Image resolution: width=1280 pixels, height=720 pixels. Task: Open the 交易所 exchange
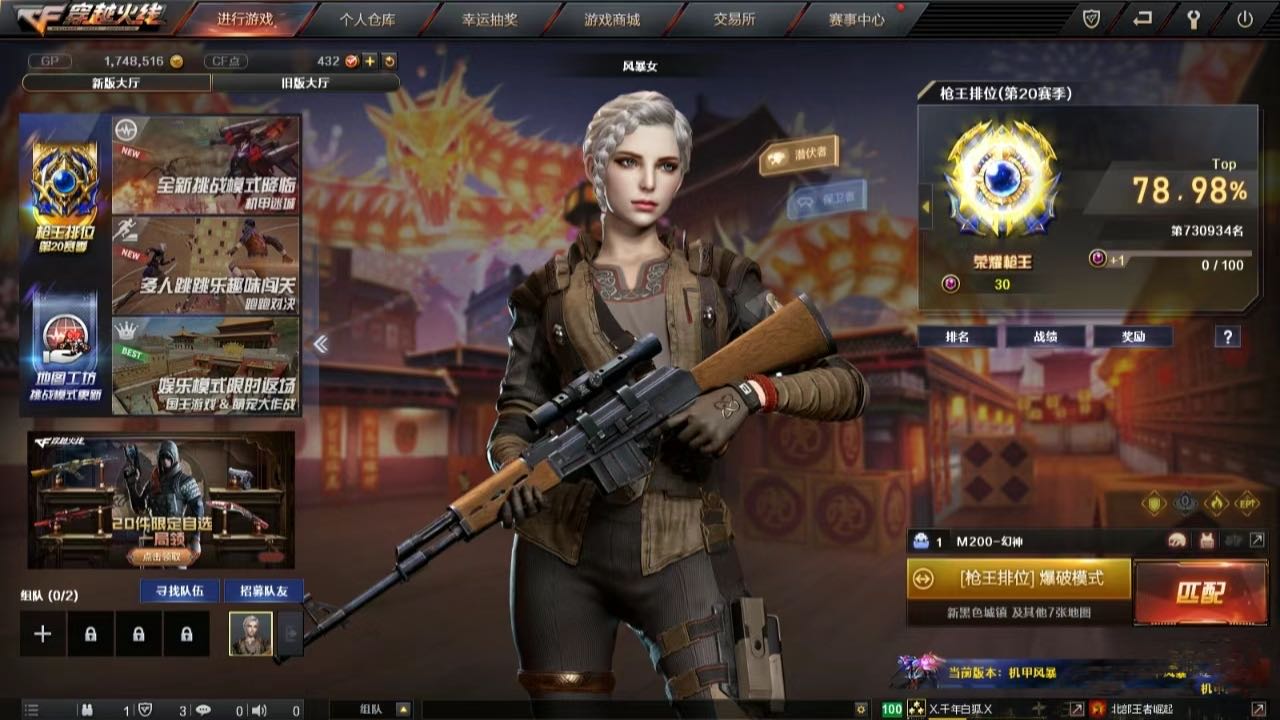coord(734,19)
